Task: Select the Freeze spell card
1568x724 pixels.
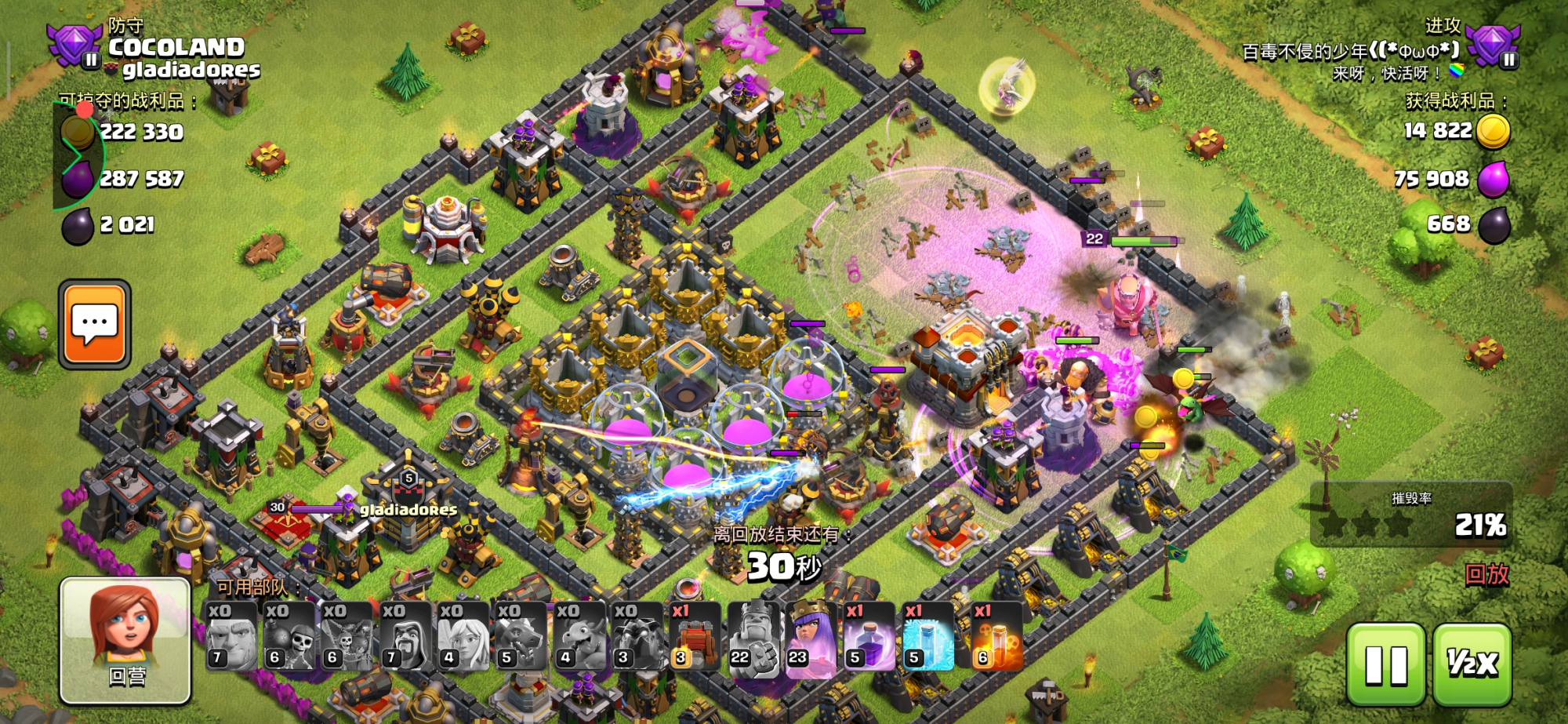Action: click(x=927, y=636)
